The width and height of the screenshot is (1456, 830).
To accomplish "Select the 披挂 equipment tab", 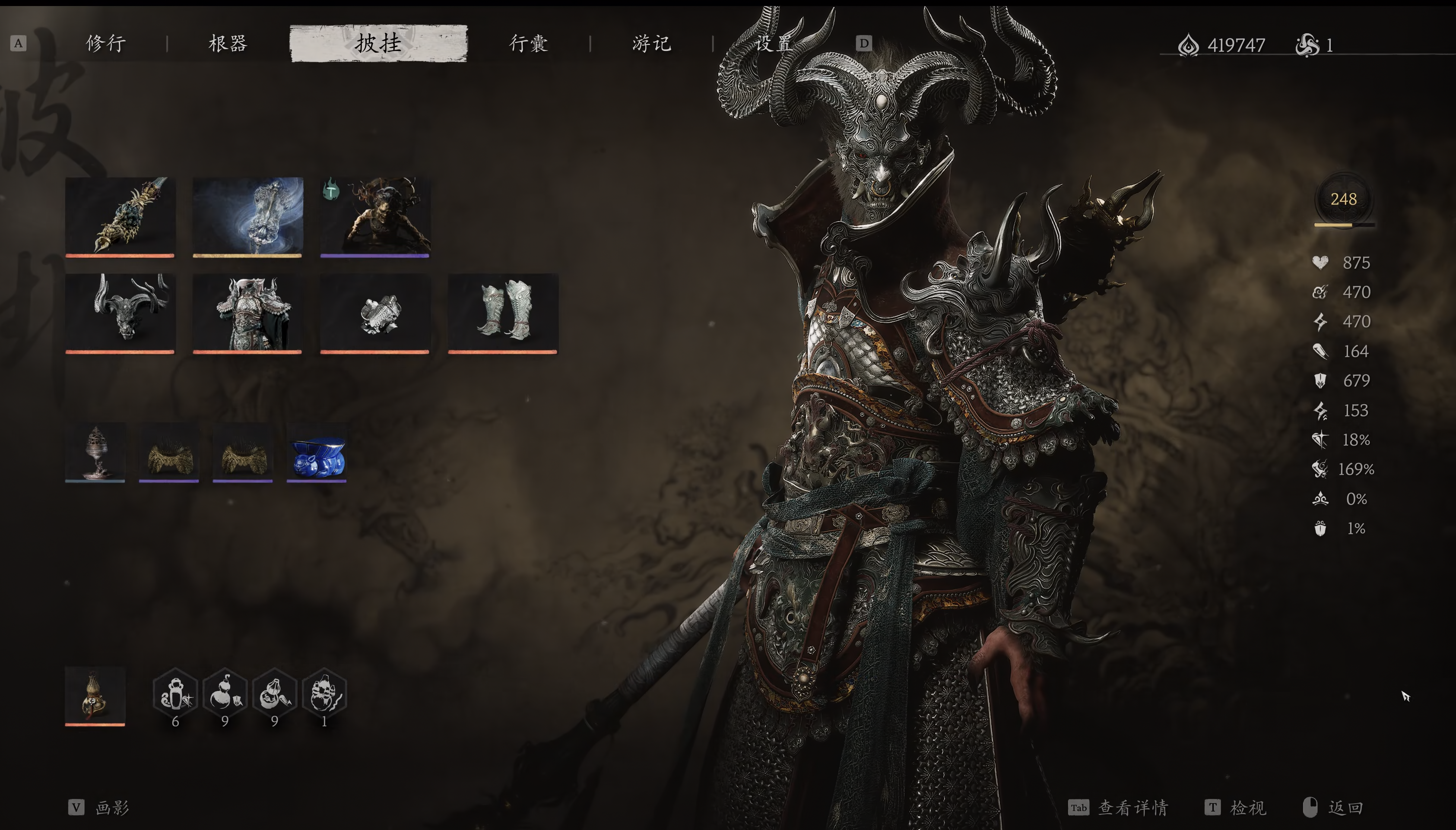I will pyautogui.click(x=378, y=43).
